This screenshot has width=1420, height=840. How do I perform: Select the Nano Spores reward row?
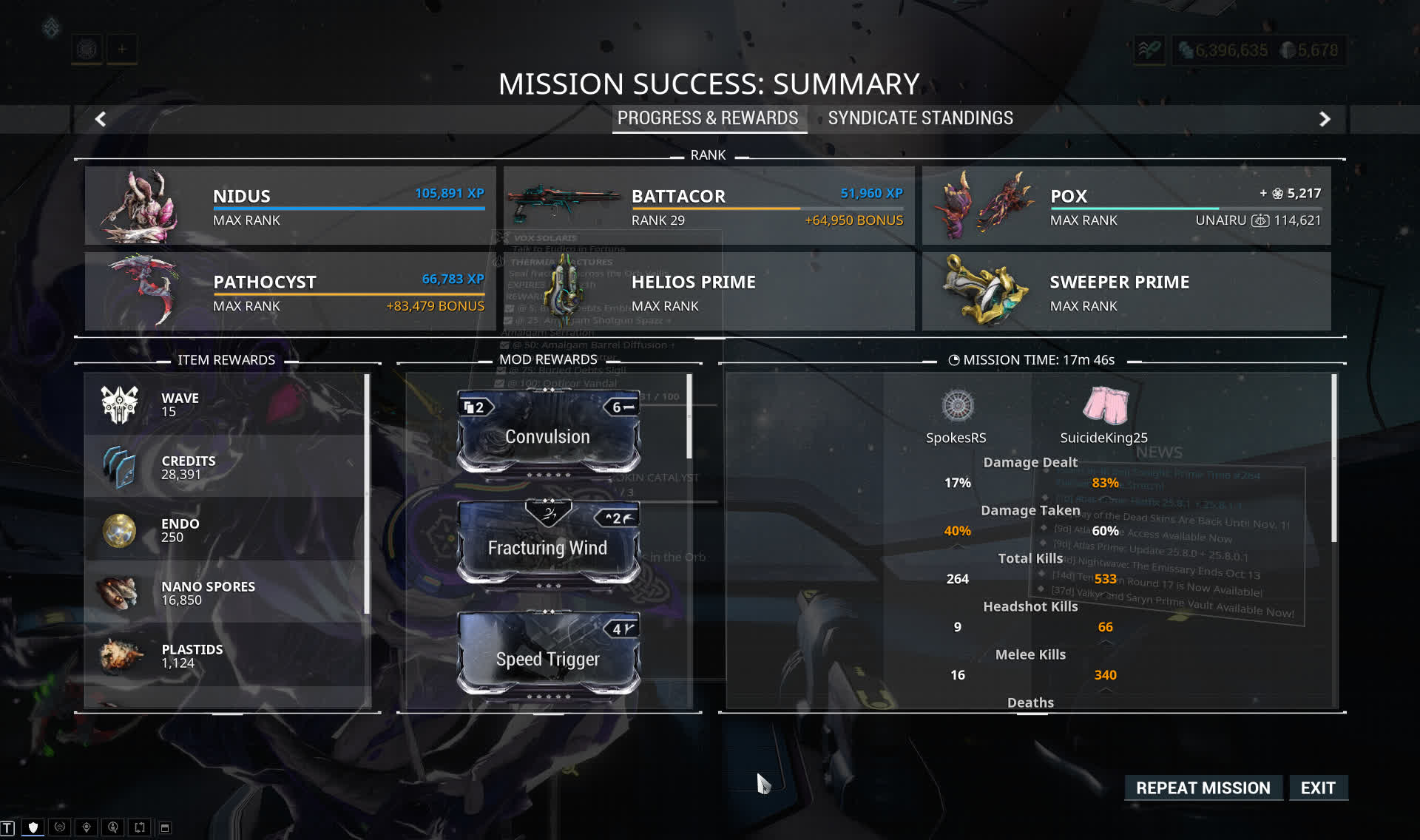coord(226,592)
